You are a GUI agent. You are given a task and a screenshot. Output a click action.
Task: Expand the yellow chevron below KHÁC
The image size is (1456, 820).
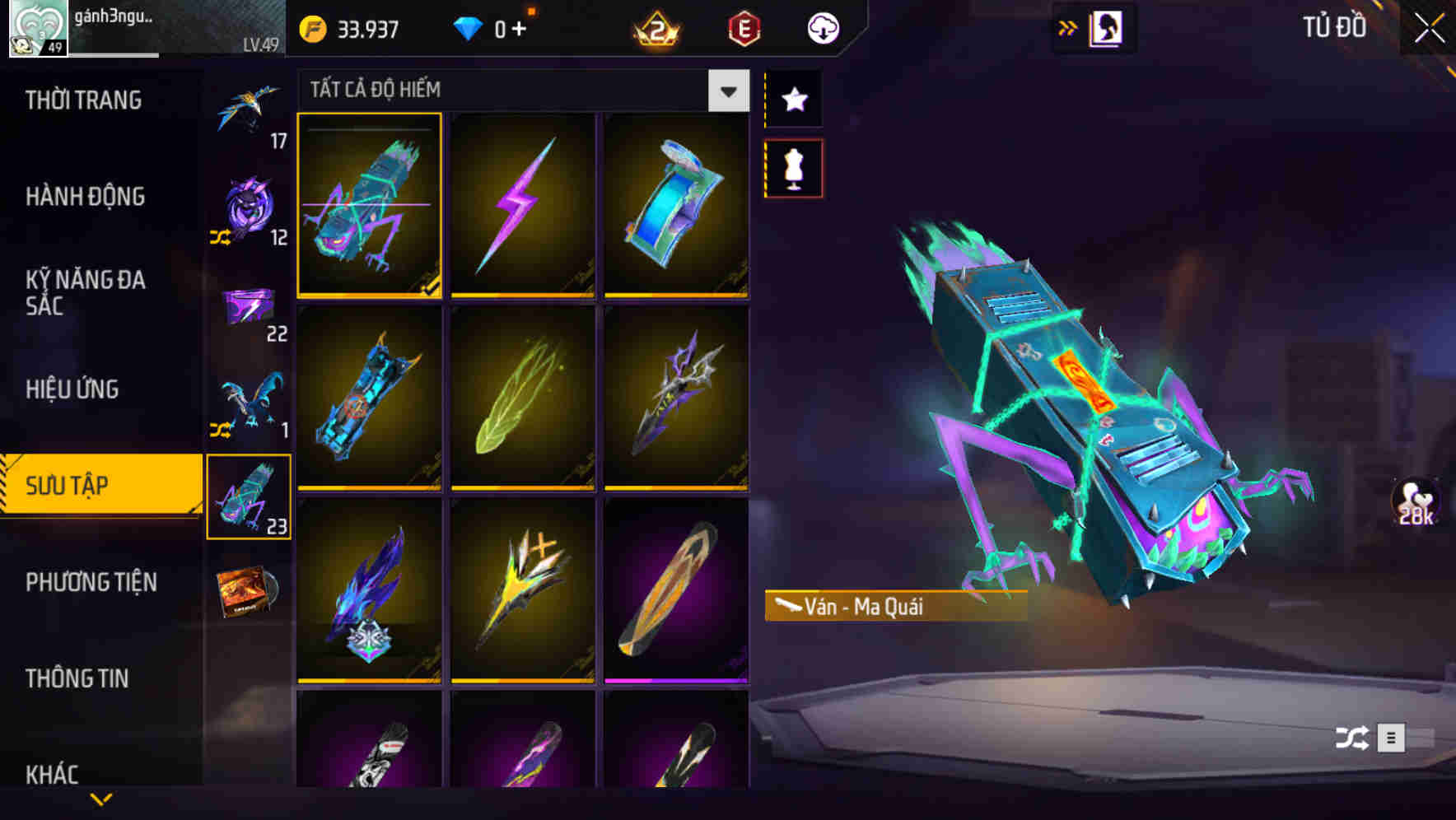tap(100, 799)
